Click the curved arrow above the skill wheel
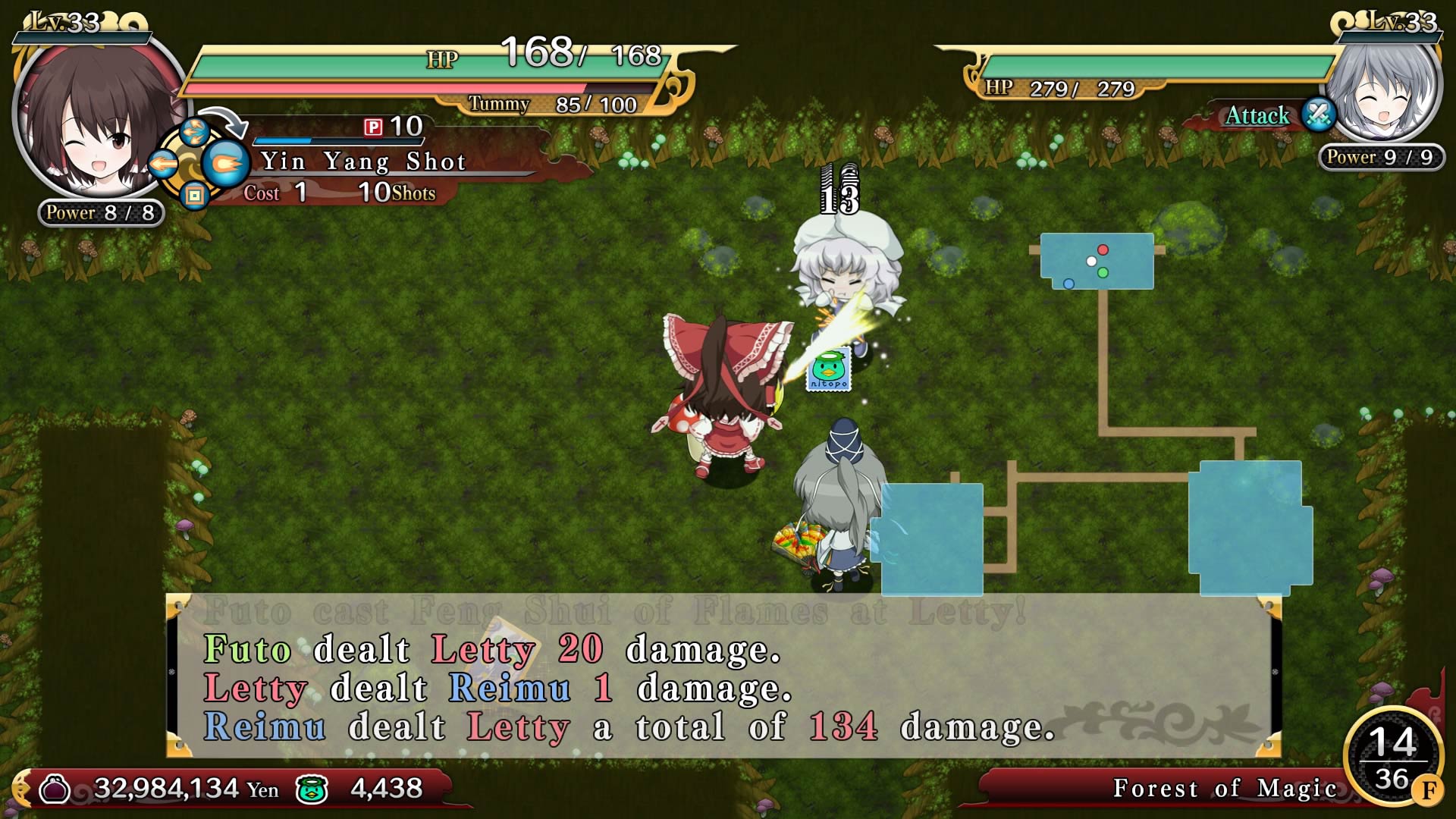Viewport: 1456px width, 819px height. coord(224,121)
